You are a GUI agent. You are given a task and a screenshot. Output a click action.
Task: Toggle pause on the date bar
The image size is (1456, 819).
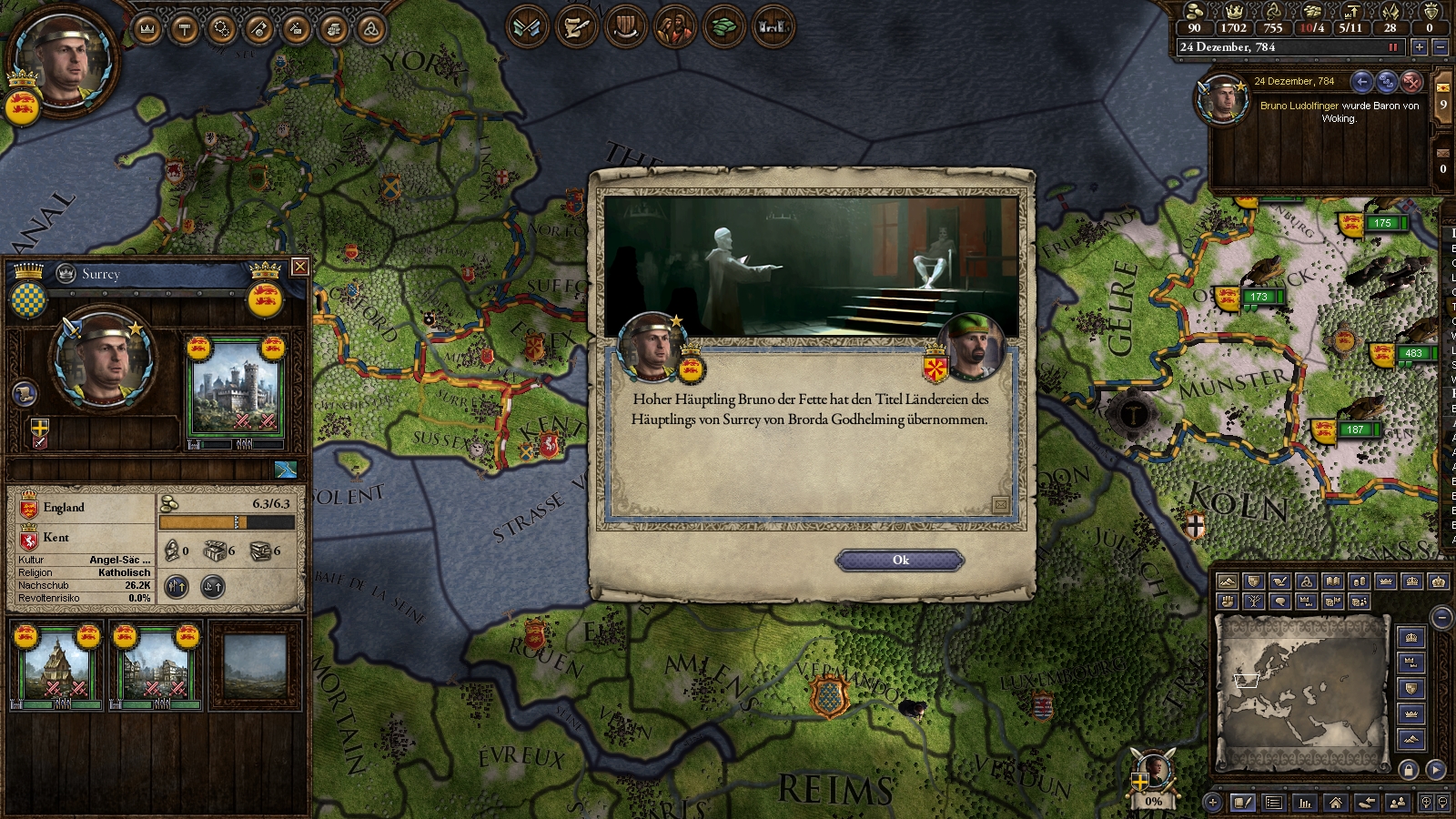click(x=1392, y=47)
